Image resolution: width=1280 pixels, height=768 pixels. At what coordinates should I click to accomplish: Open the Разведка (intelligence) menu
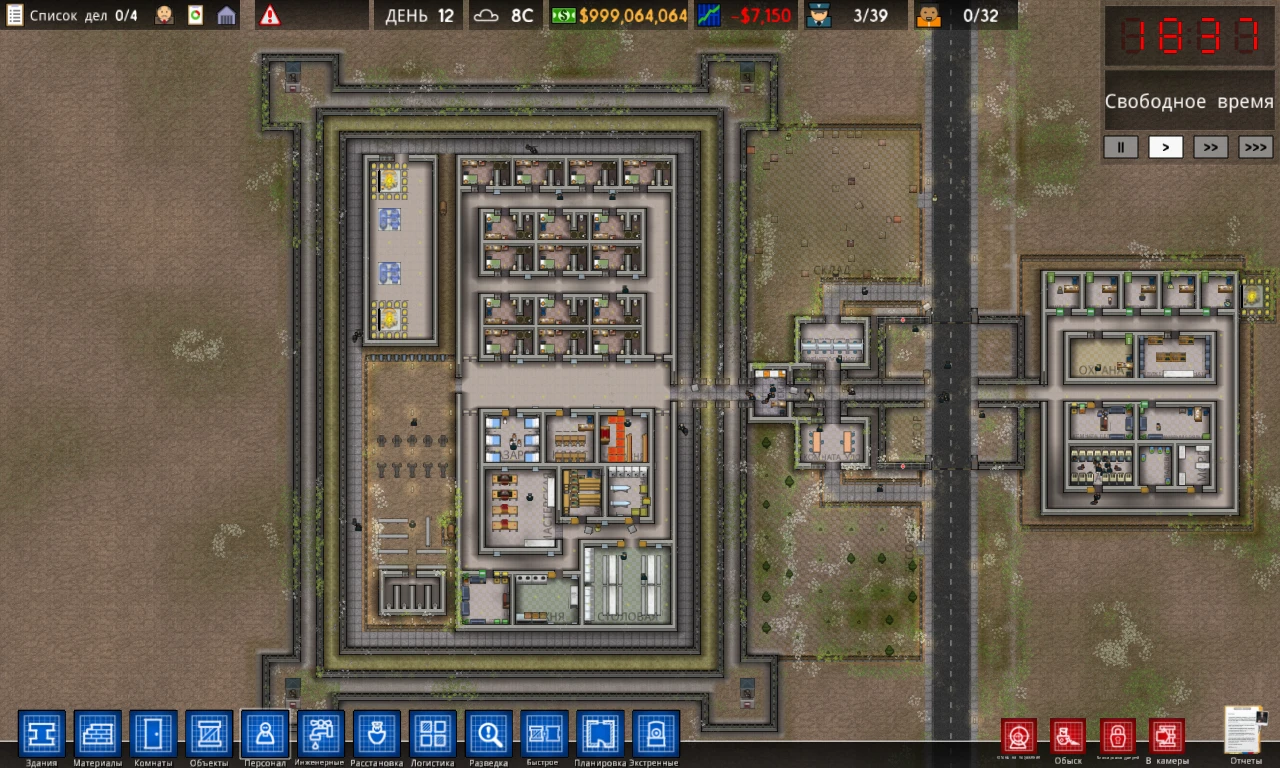(x=488, y=735)
